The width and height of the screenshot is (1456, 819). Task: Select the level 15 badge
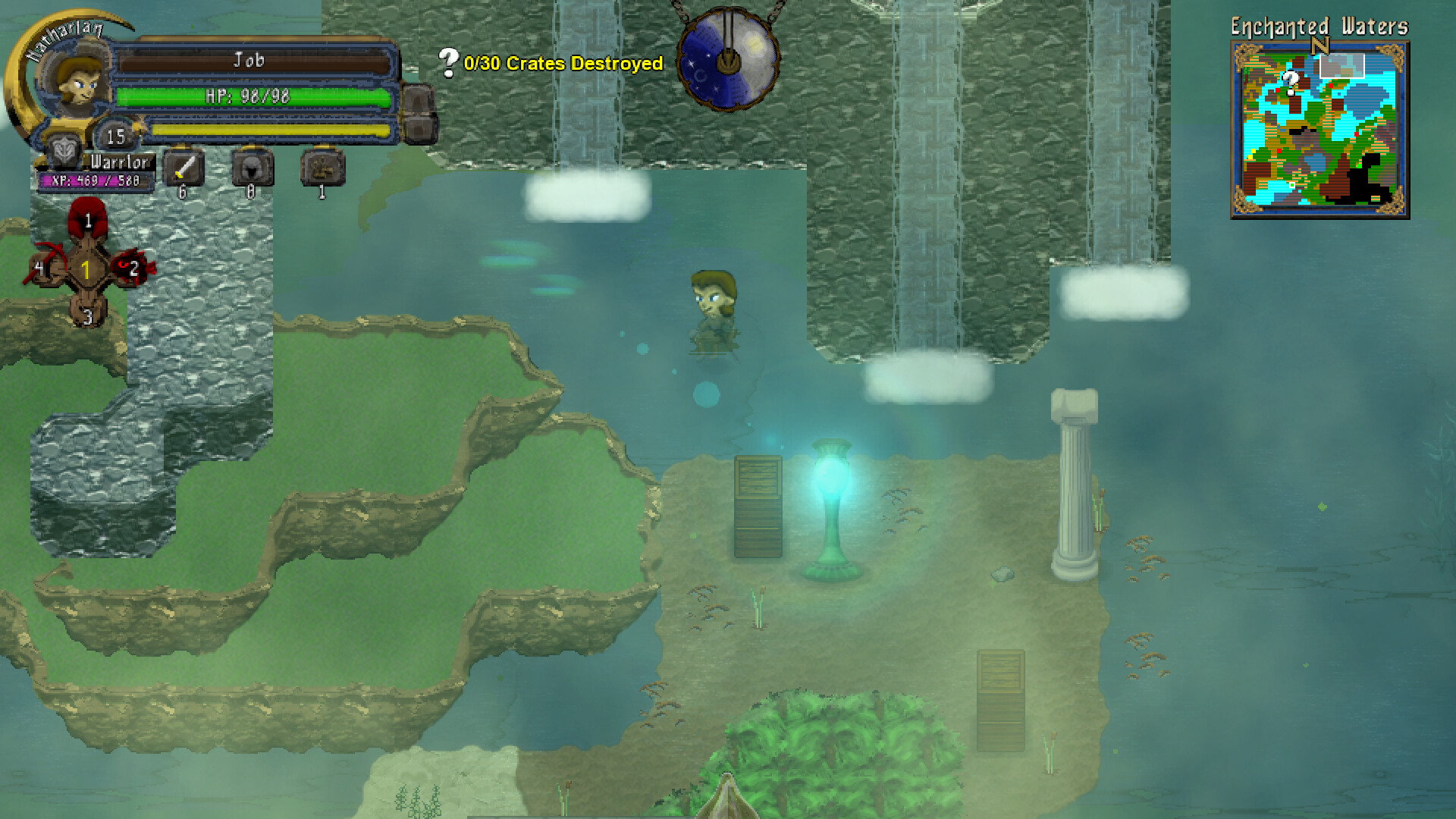pos(115,138)
